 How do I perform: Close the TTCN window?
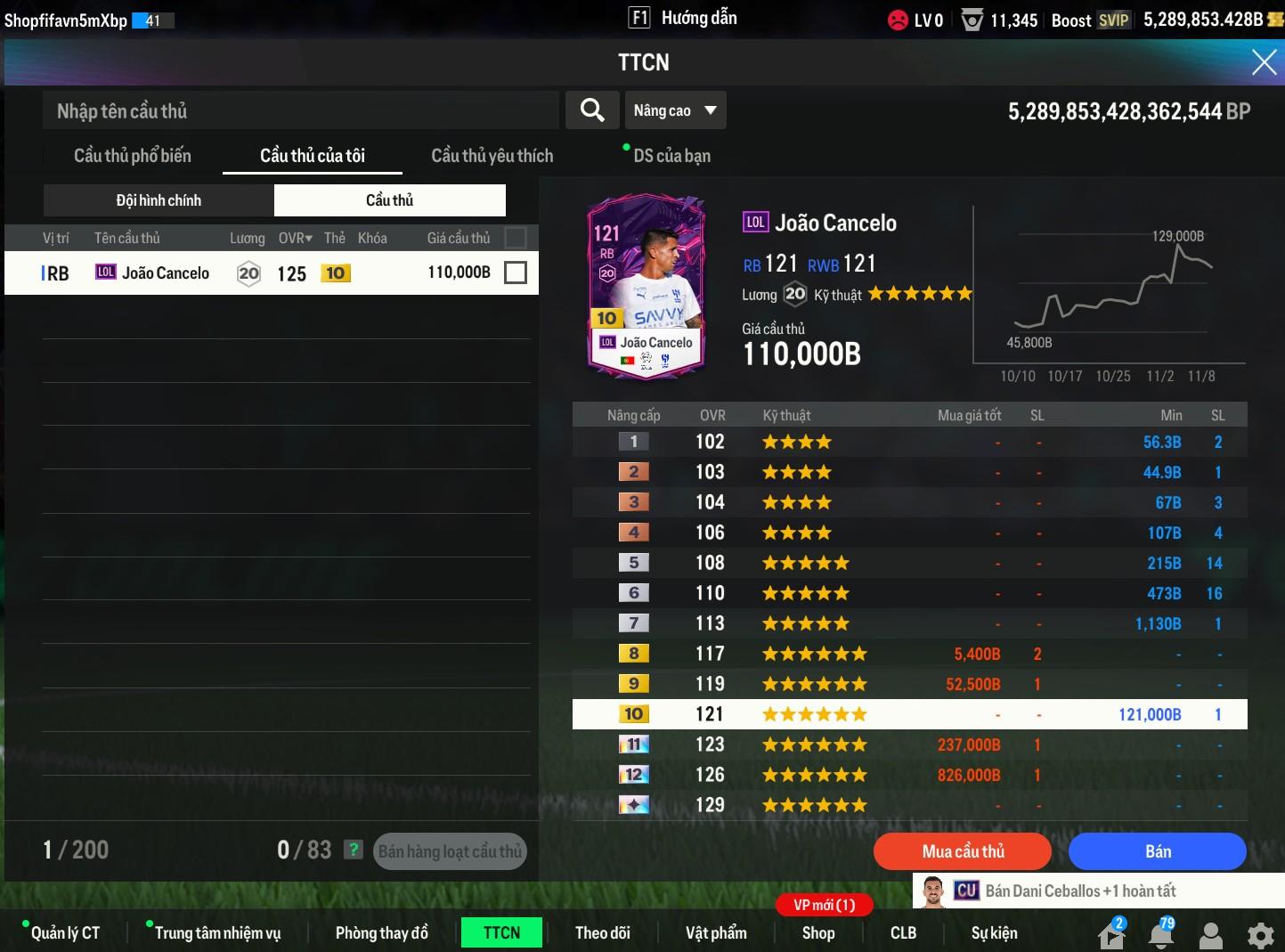click(1264, 61)
